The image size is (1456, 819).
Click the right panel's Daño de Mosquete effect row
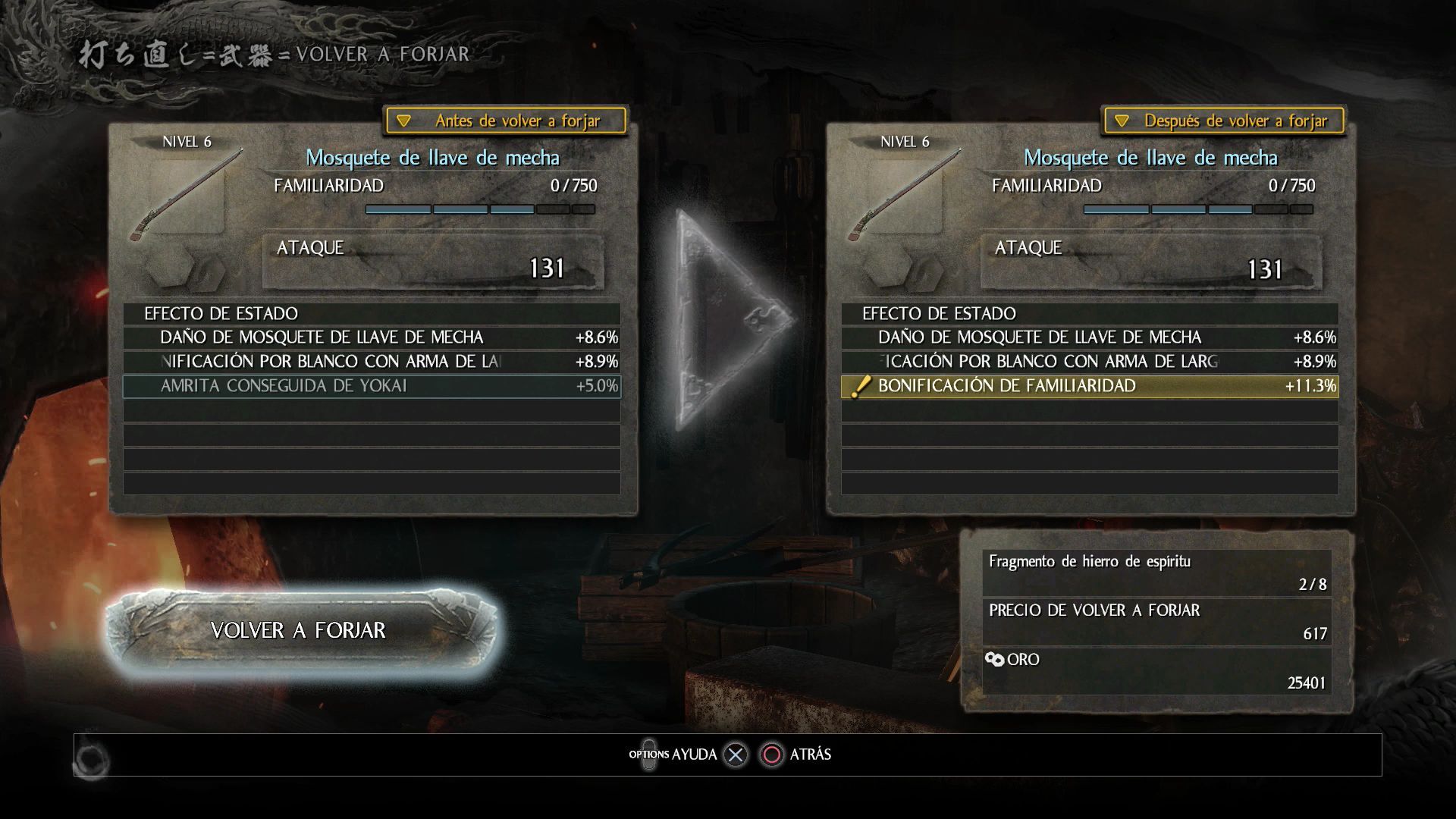coord(1090,337)
